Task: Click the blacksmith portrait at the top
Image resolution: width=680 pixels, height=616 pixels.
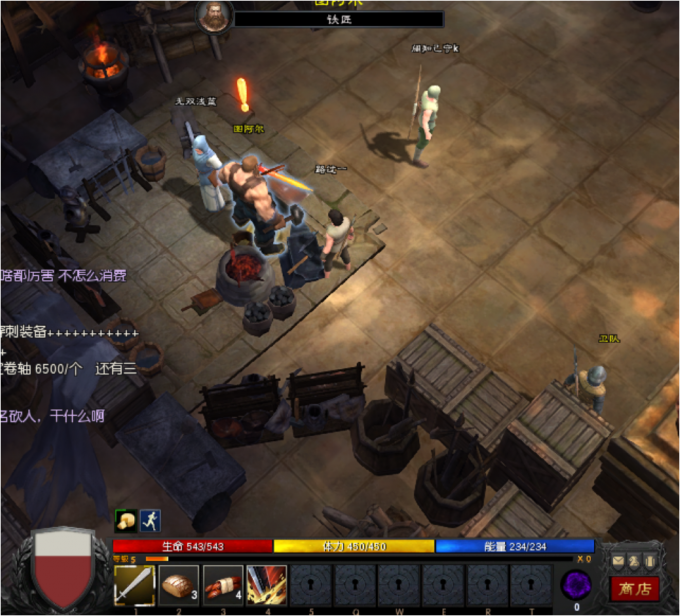Action: (x=215, y=15)
